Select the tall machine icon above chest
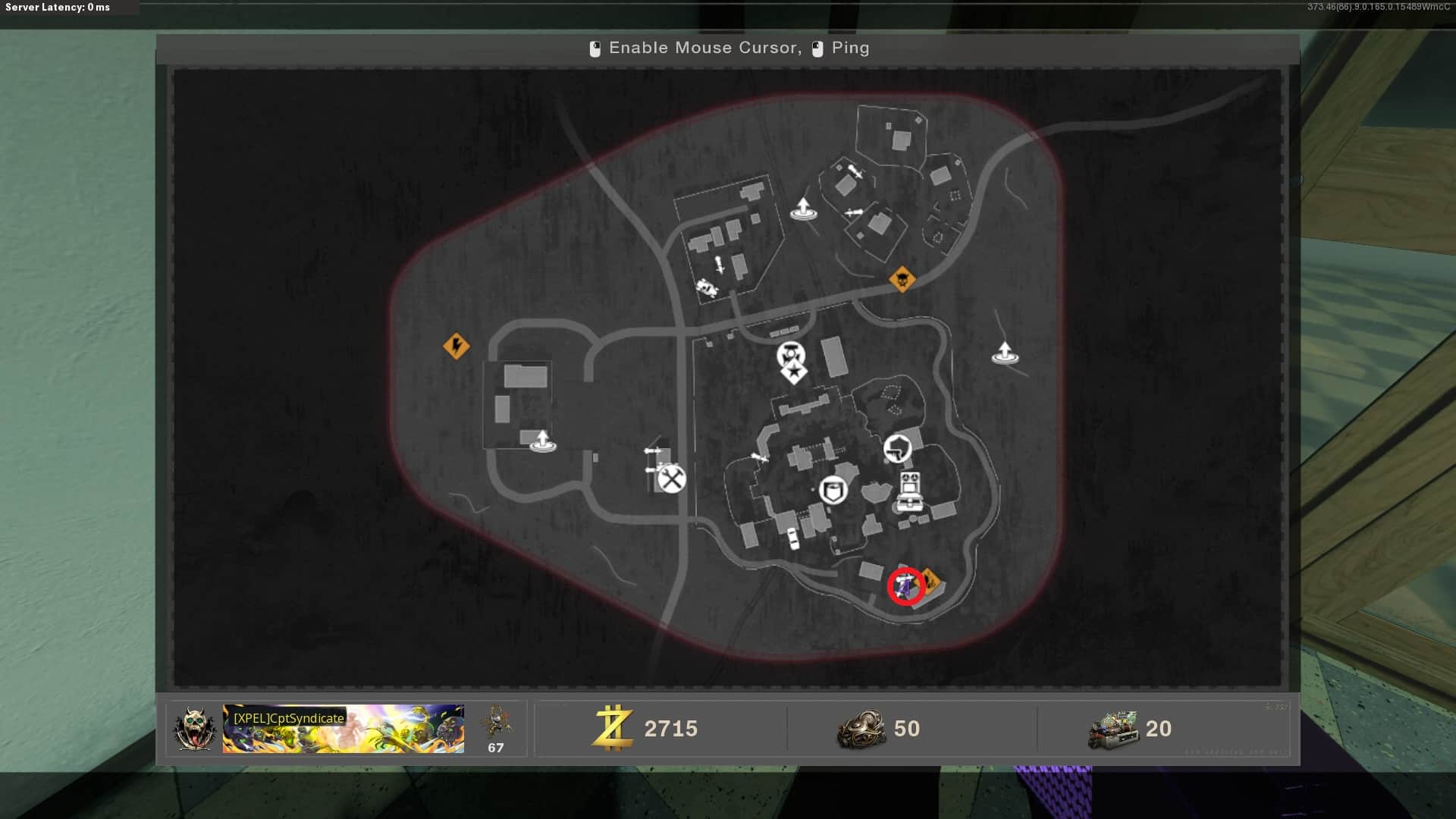The height and width of the screenshot is (819, 1456). [909, 482]
